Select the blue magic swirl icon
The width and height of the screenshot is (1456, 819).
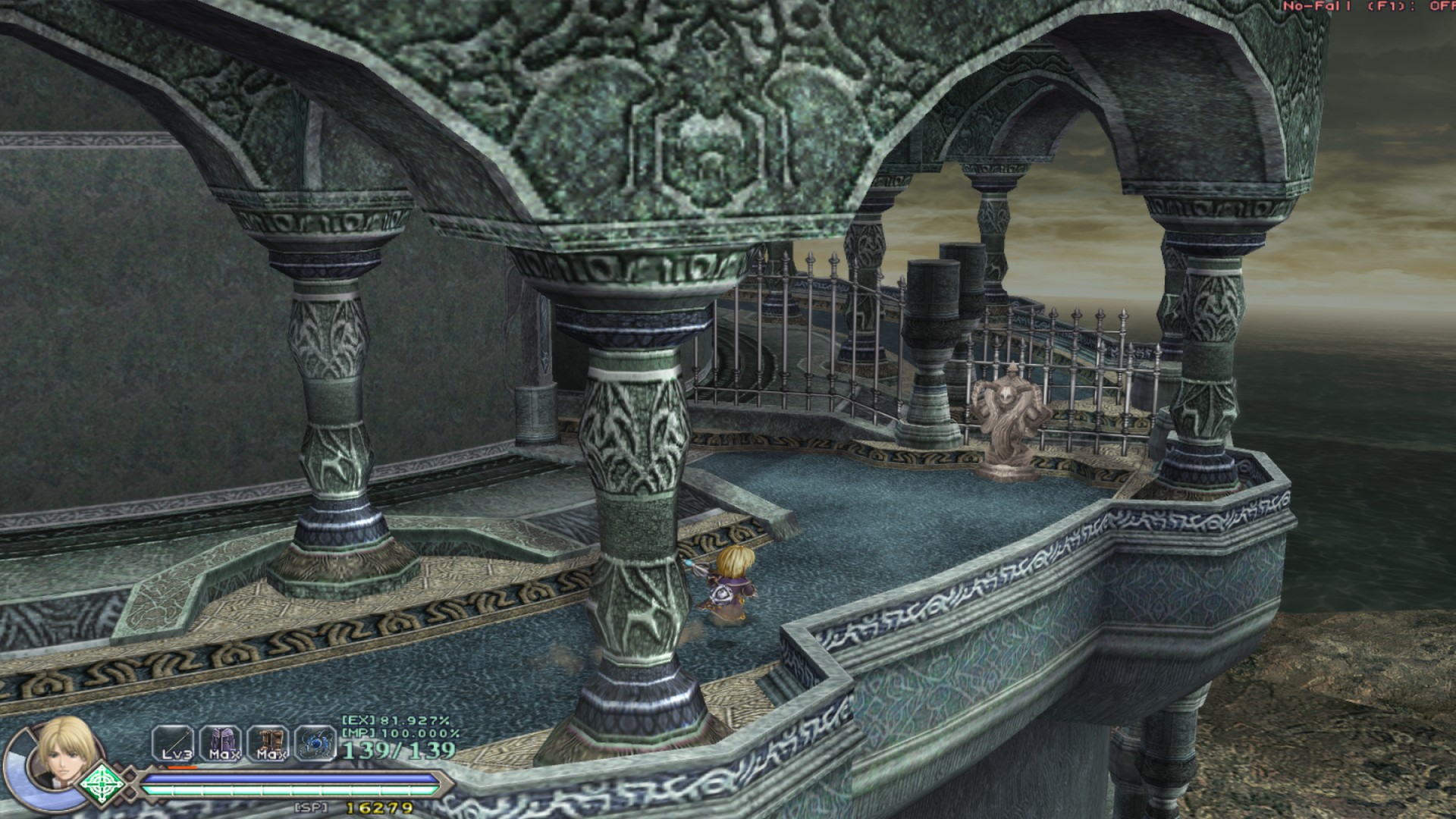click(x=317, y=743)
